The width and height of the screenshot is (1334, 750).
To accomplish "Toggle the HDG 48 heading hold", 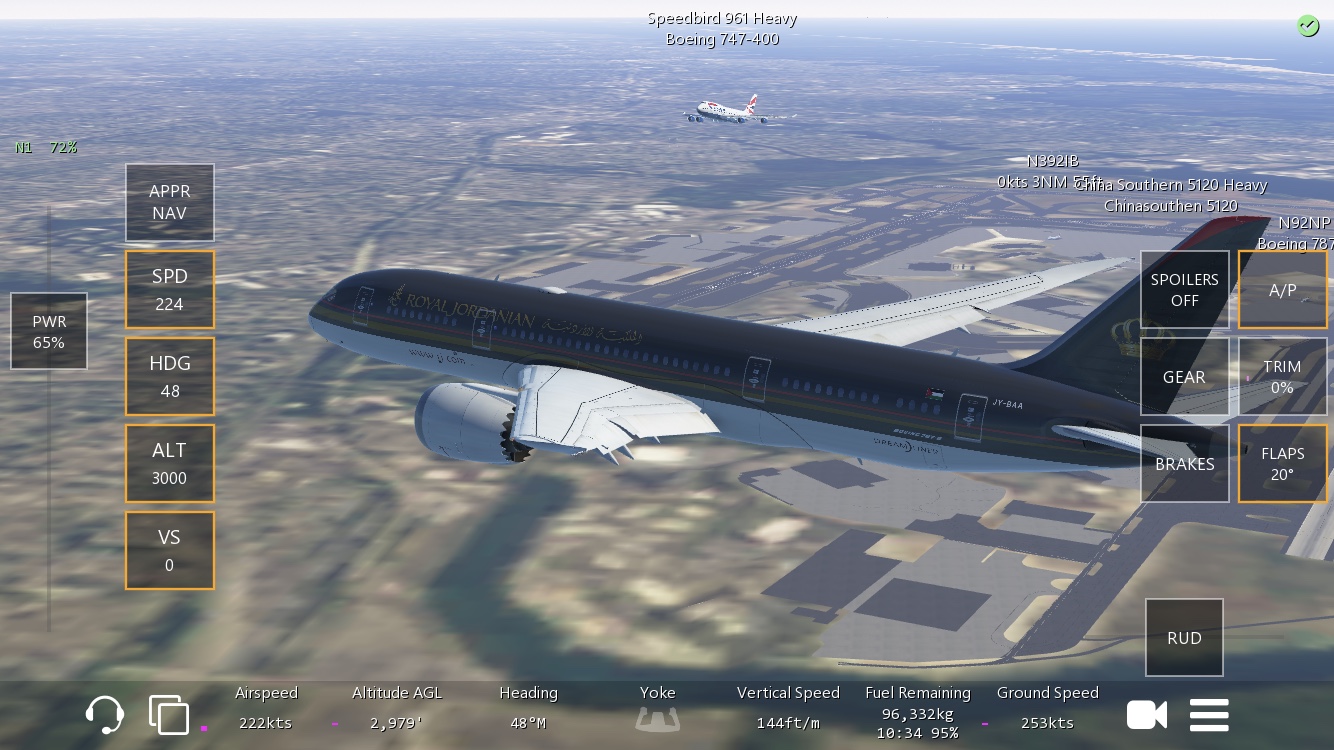I will coord(169,376).
